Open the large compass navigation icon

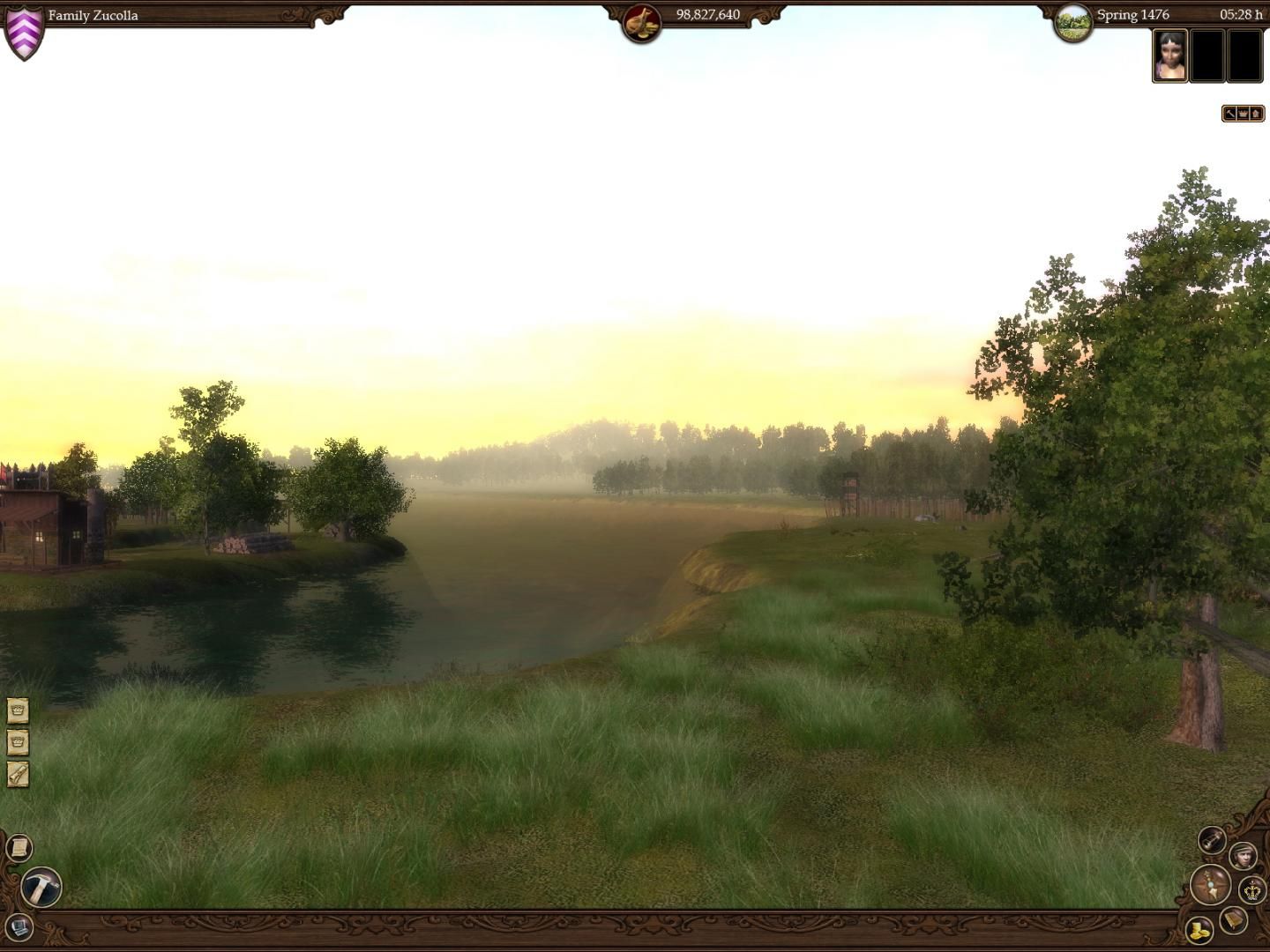click(1210, 888)
